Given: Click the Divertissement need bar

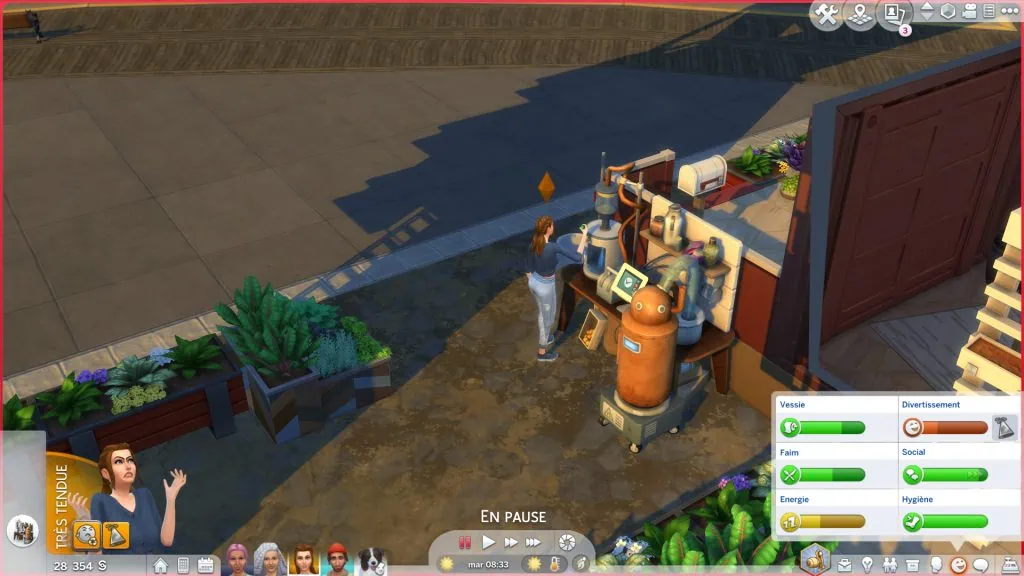Looking at the screenshot, I should pyautogui.click(x=944, y=428).
